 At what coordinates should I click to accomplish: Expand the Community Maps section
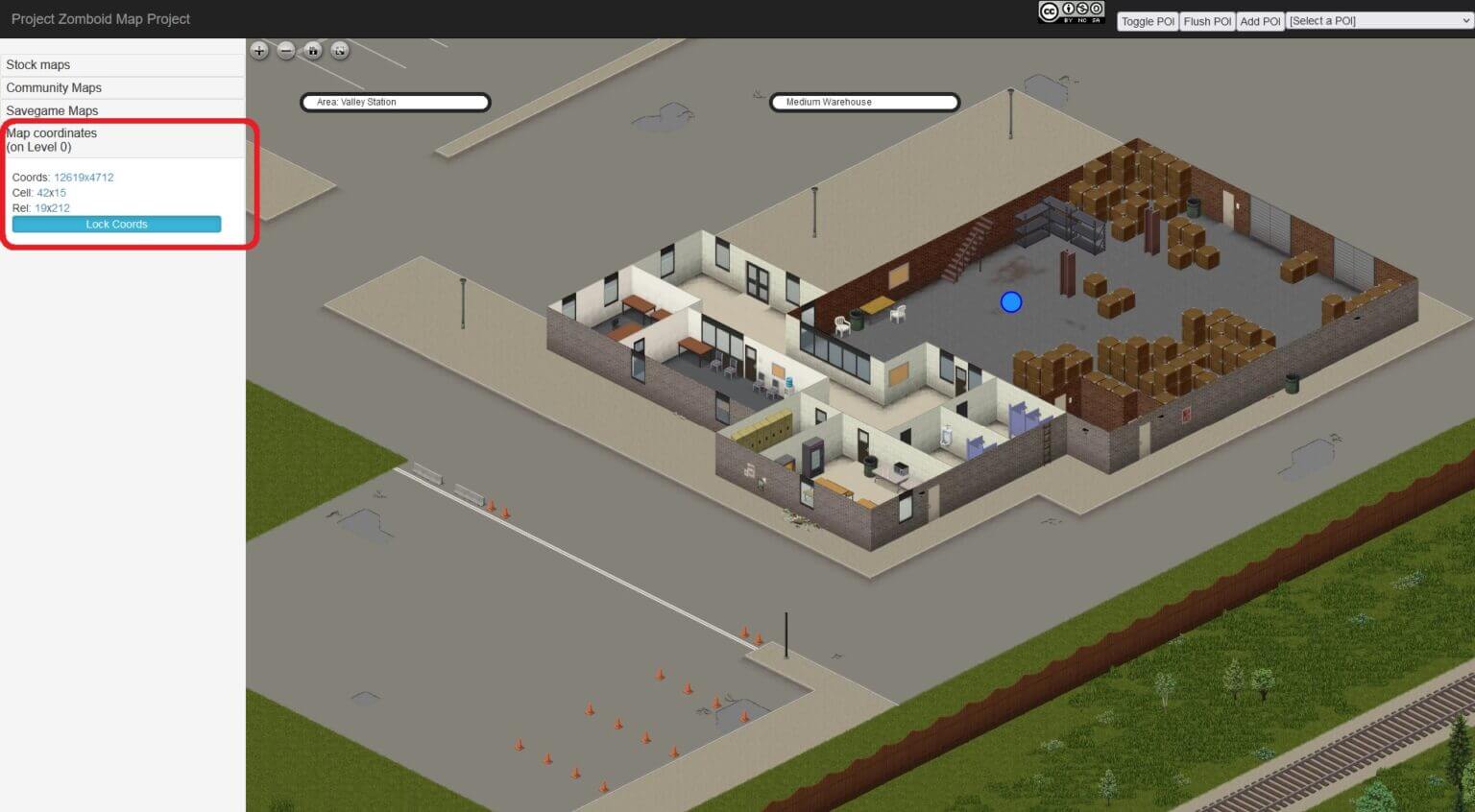click(x=55, y=87)
